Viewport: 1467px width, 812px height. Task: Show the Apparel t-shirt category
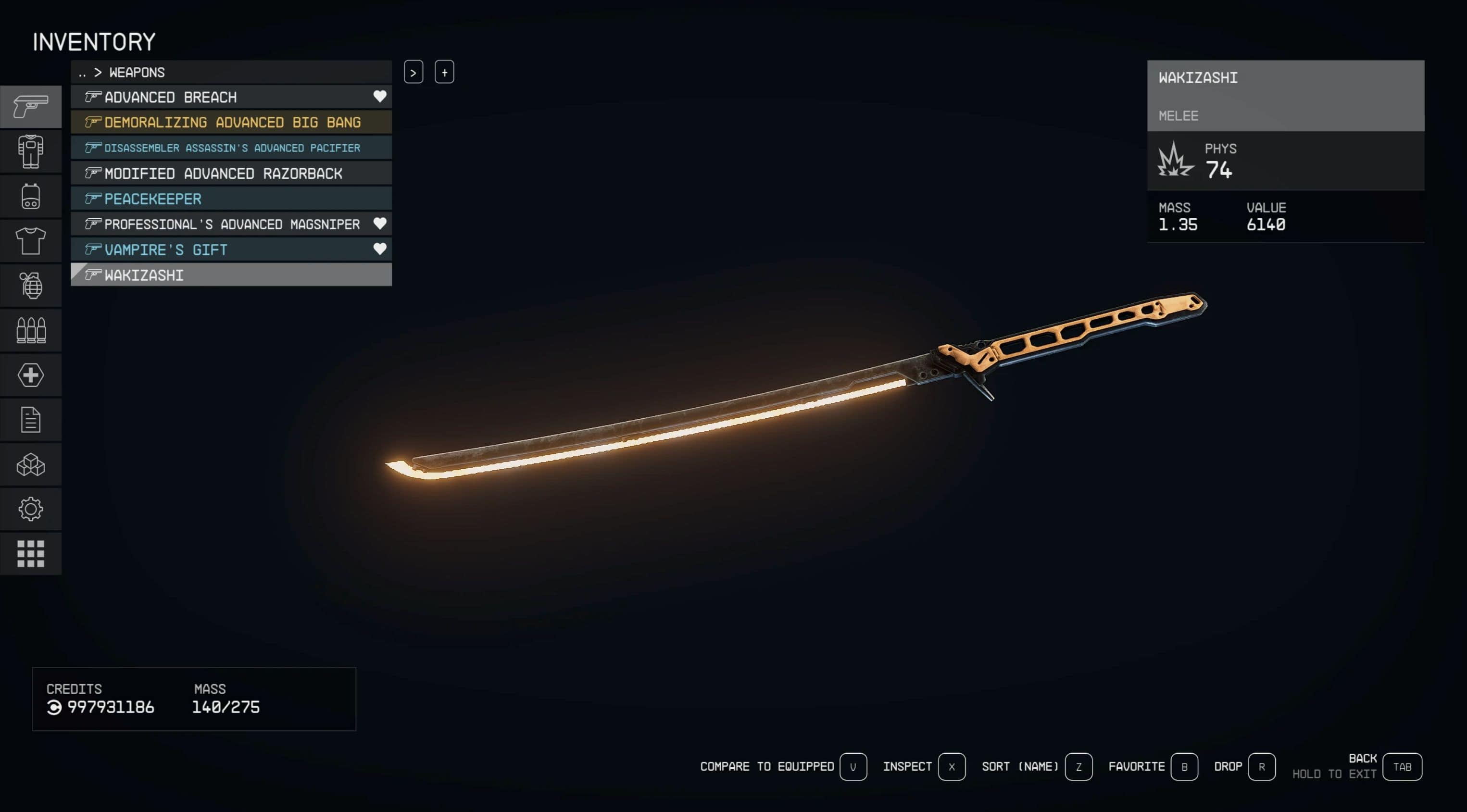31,241
